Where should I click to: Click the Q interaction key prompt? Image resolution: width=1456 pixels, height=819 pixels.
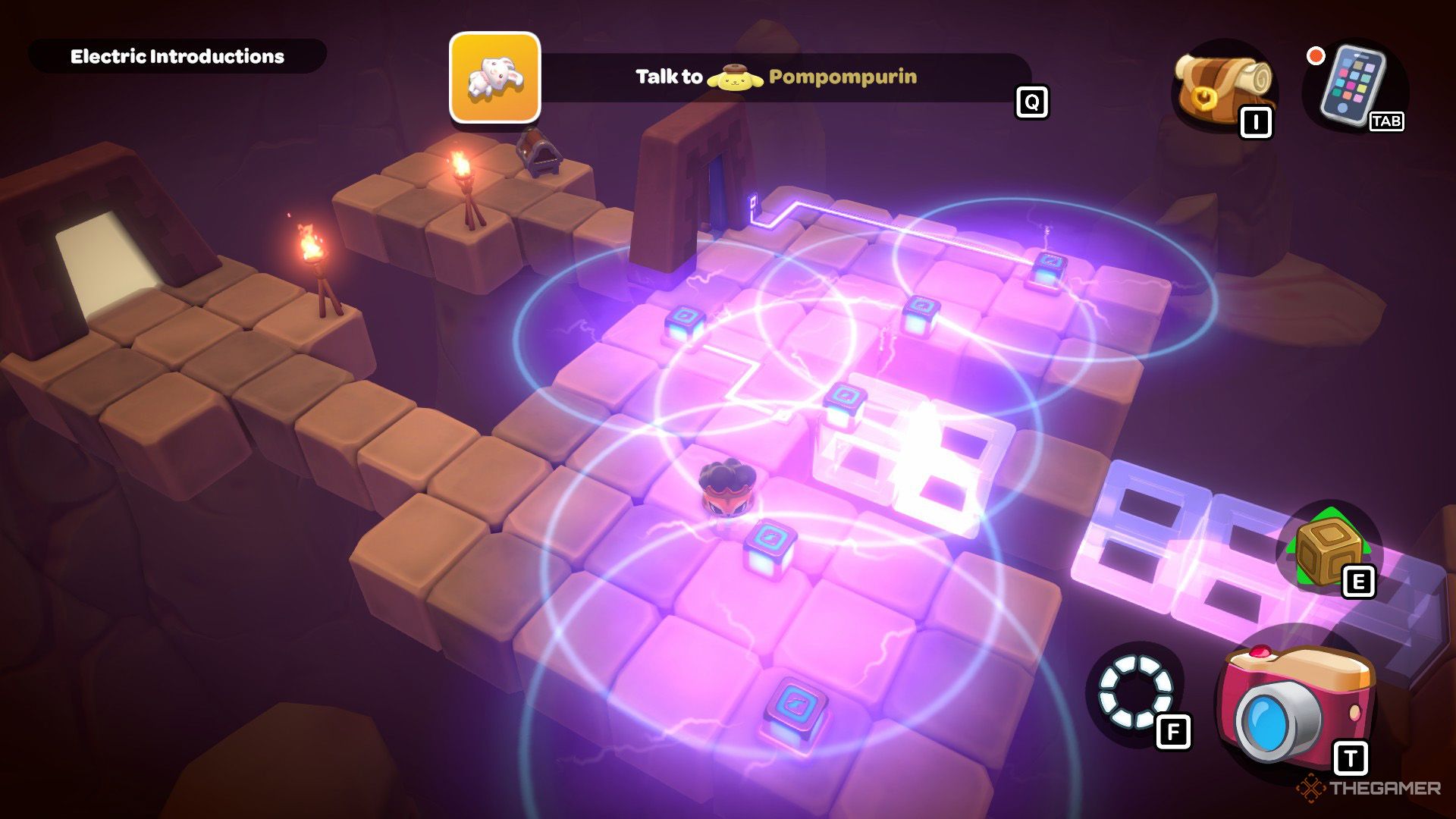[1030, 99]
